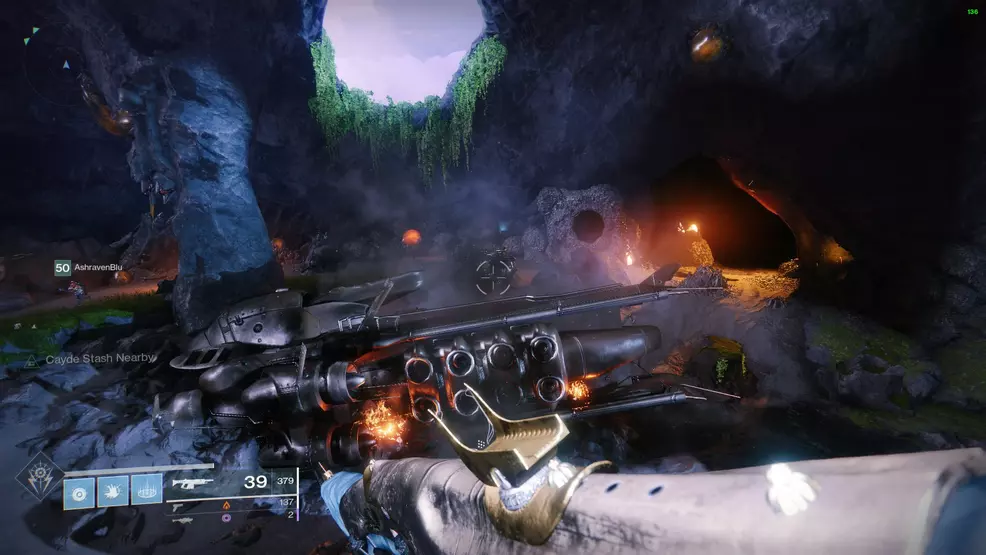Activate the rift class ability icon
Viewport: 986px width, 555px height.
tap(146, 491)
